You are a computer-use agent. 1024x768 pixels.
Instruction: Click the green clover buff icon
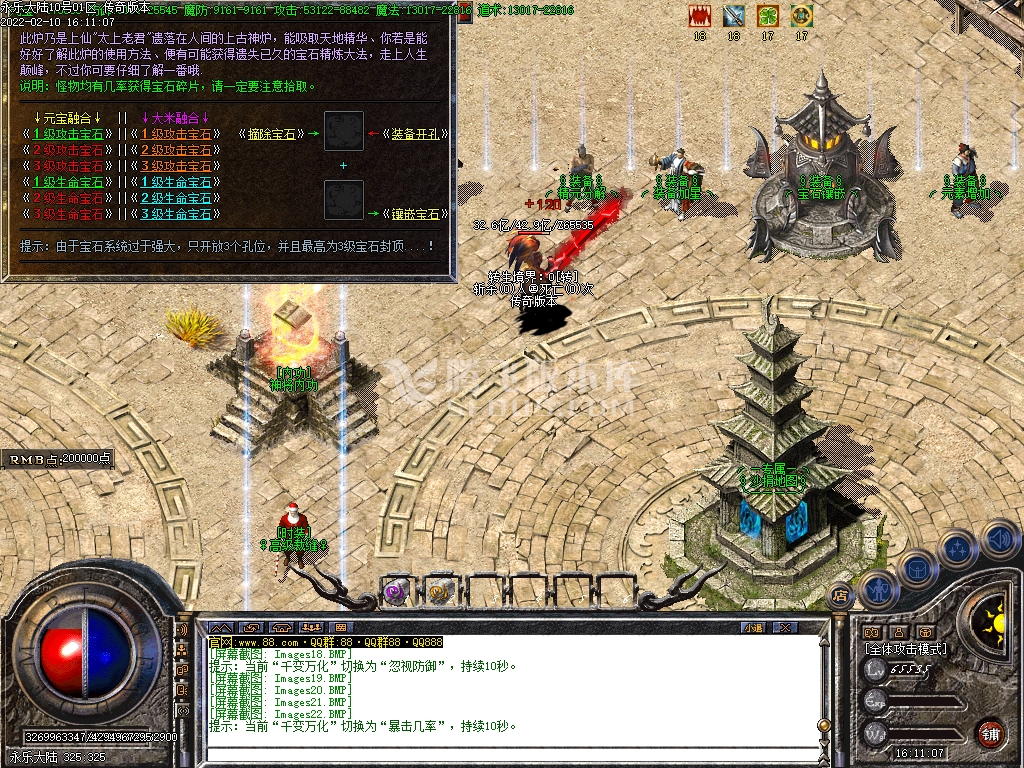[767, 16]
